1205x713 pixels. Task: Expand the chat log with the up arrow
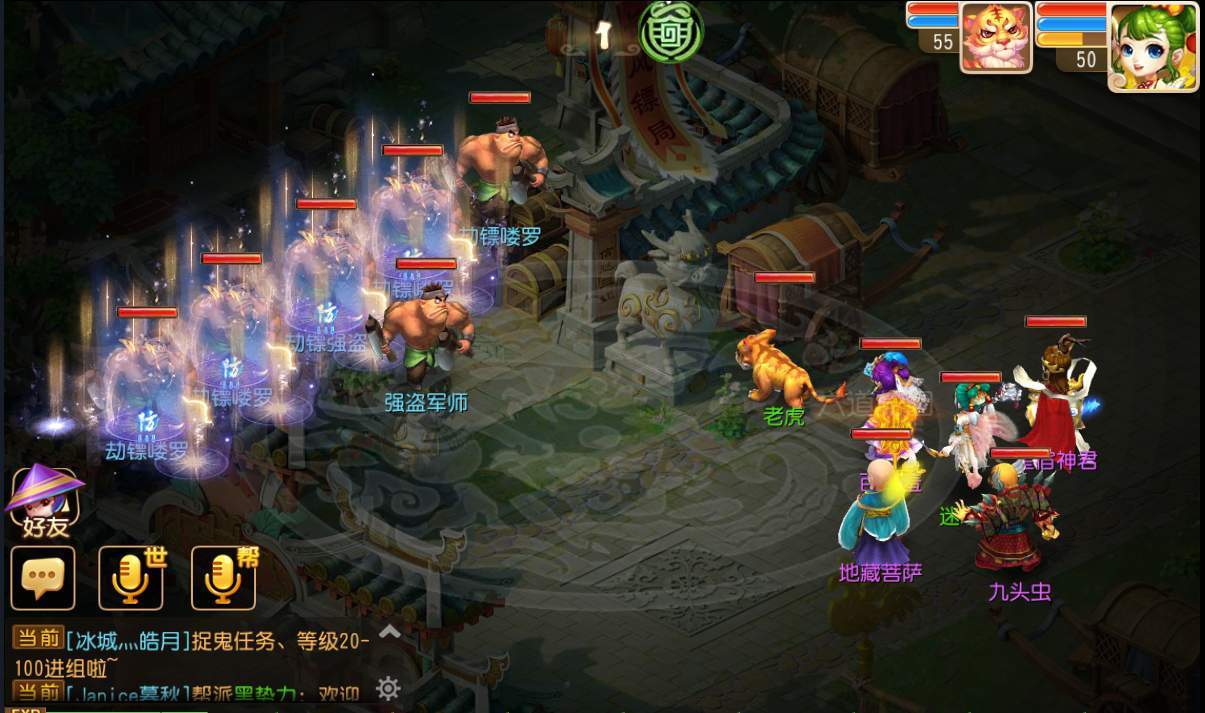click(389, 631)
